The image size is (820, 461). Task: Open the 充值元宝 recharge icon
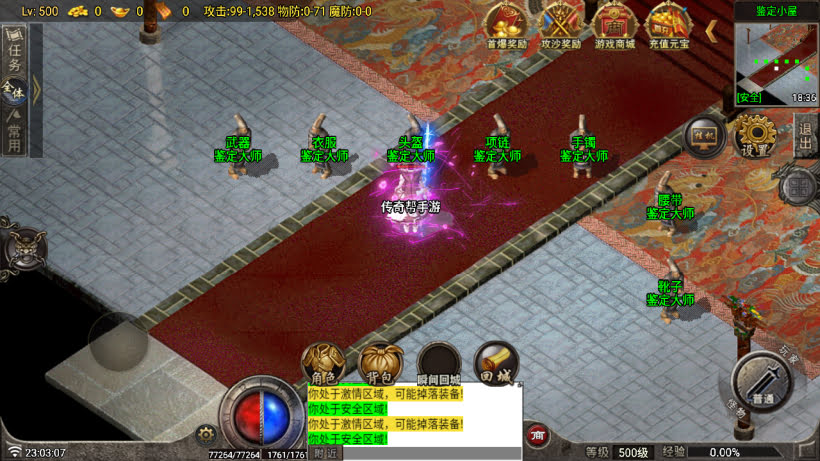667,24
